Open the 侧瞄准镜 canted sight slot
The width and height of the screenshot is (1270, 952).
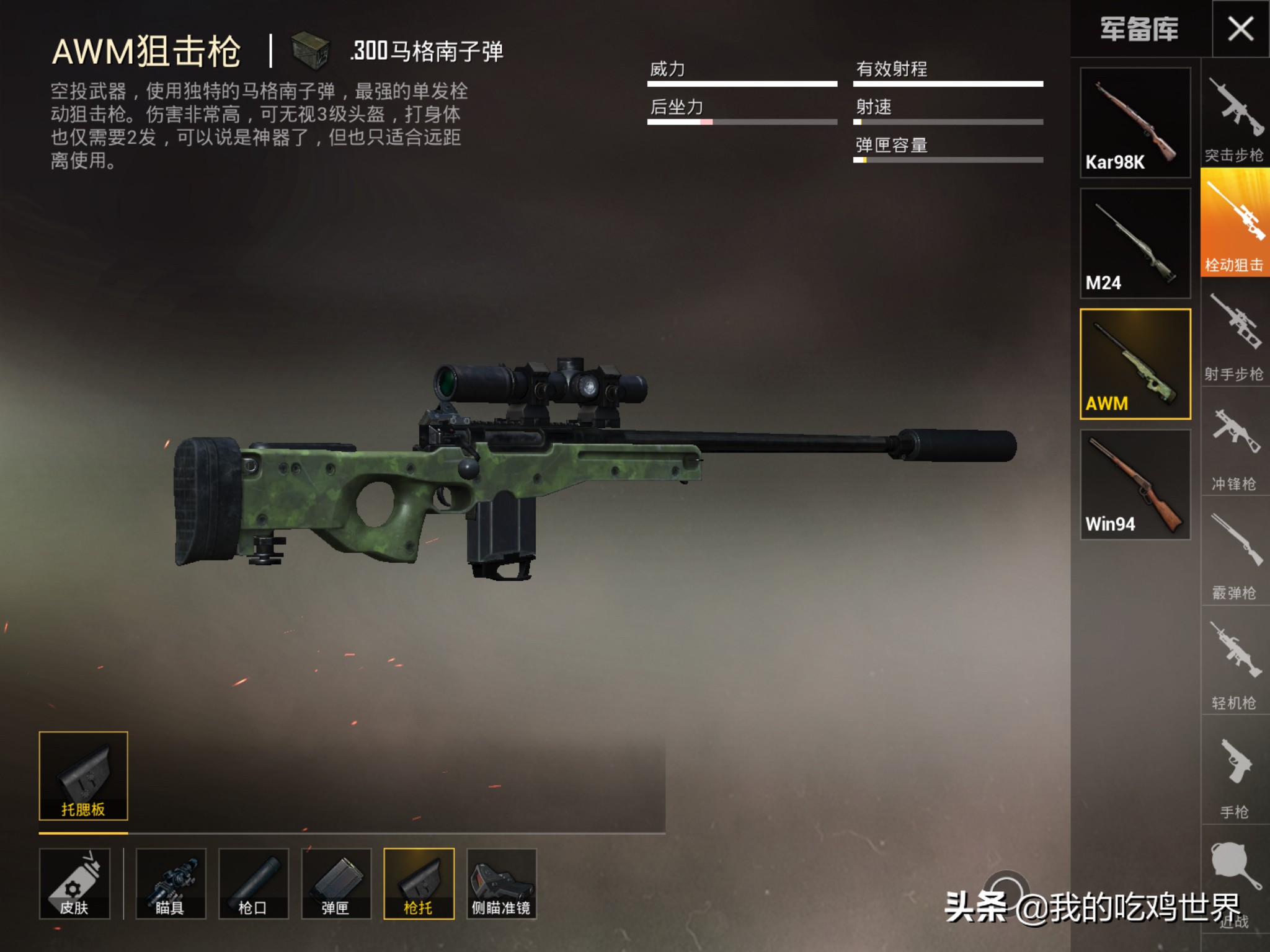tap(501, 883)
